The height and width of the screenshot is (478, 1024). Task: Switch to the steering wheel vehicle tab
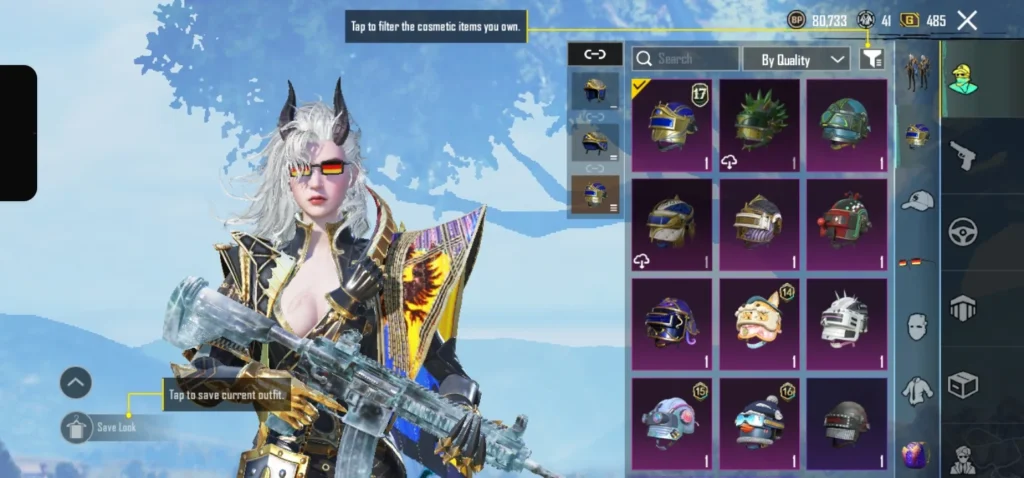click(x=962, y=232)
